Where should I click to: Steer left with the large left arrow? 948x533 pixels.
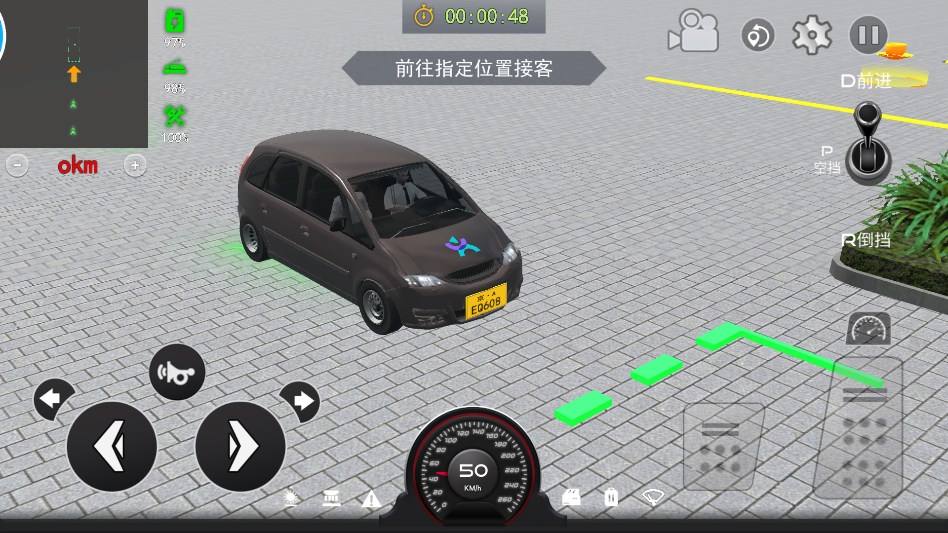(x=111, y=446)
